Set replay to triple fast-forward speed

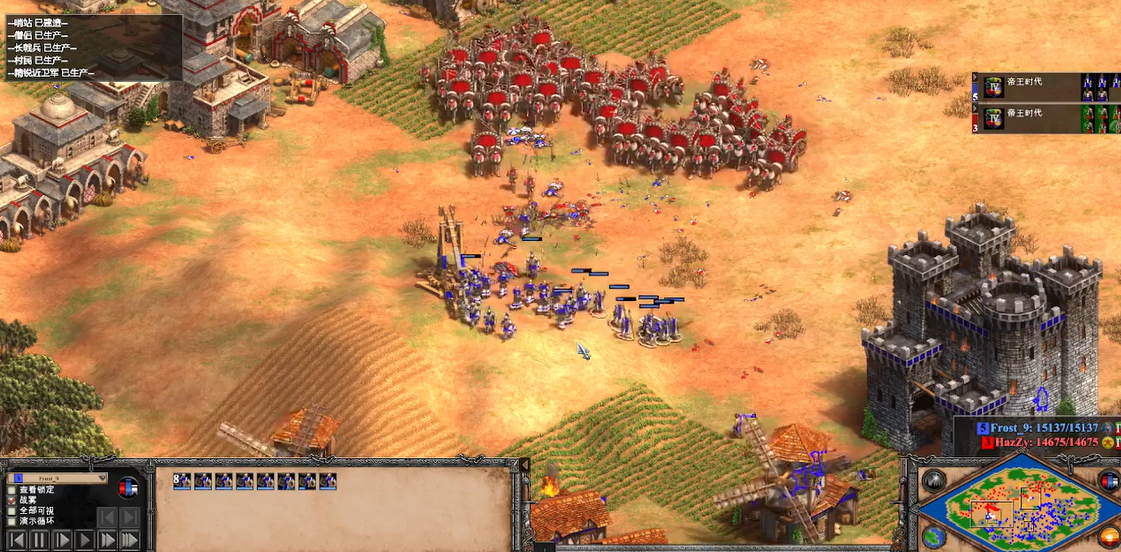(x=130, y=540)
